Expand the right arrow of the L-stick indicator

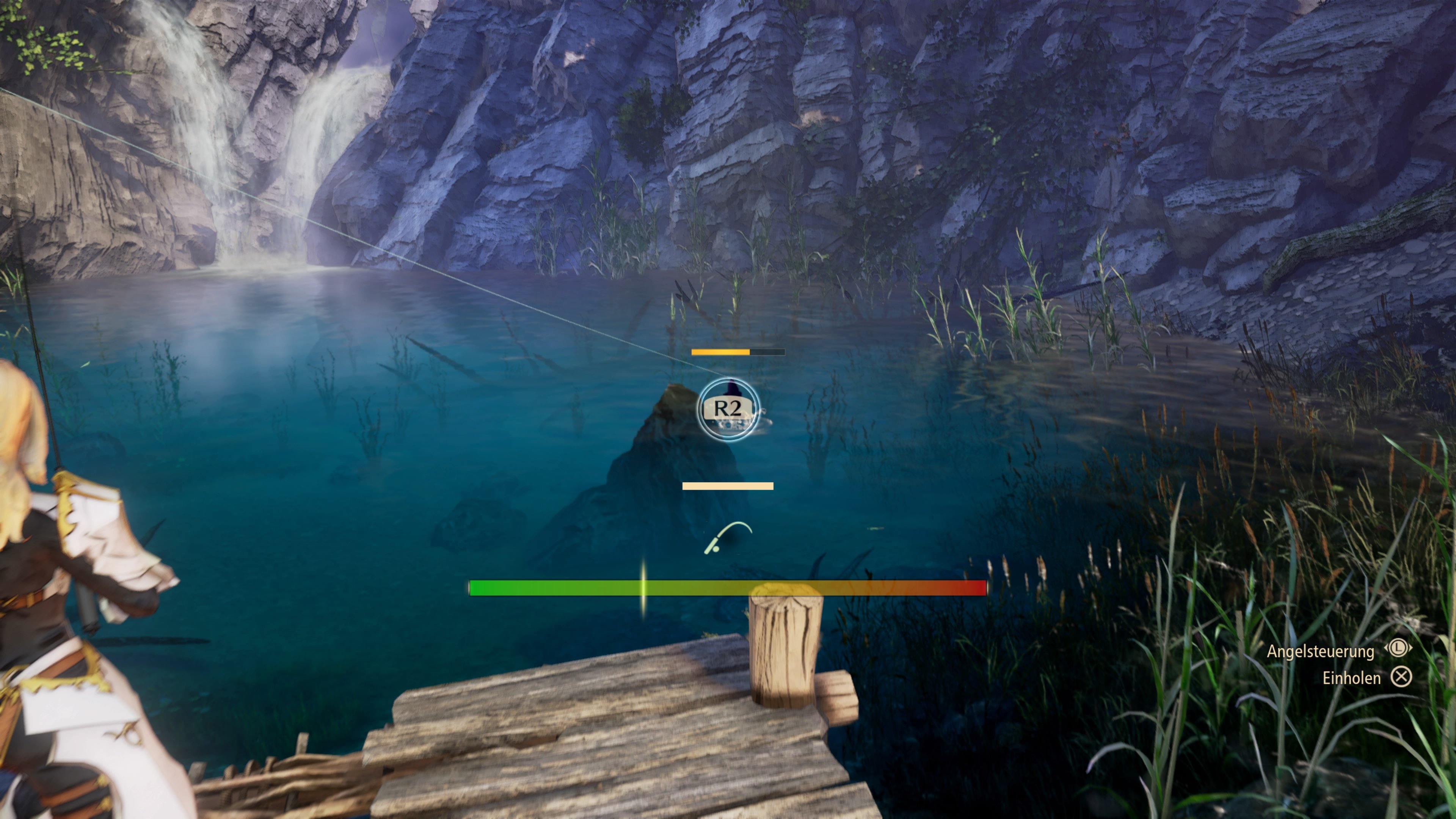coord(1411,648)
